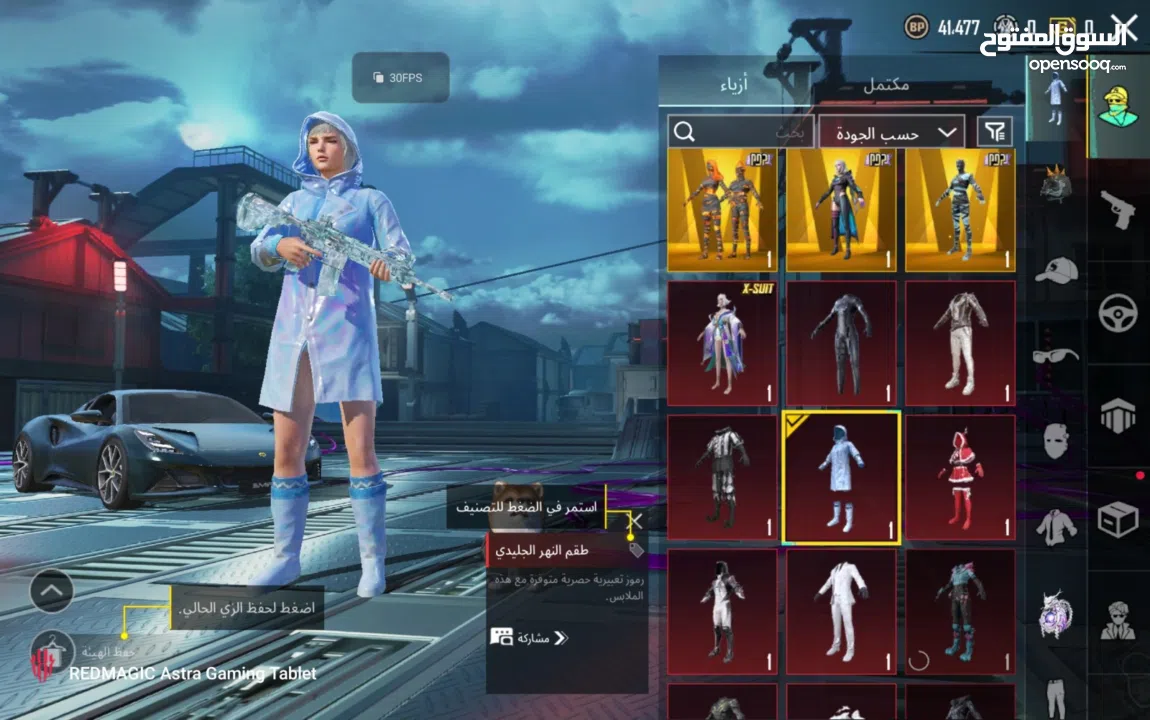Click the outfit search field
1150x720 pixels.
tap(740, 132)
